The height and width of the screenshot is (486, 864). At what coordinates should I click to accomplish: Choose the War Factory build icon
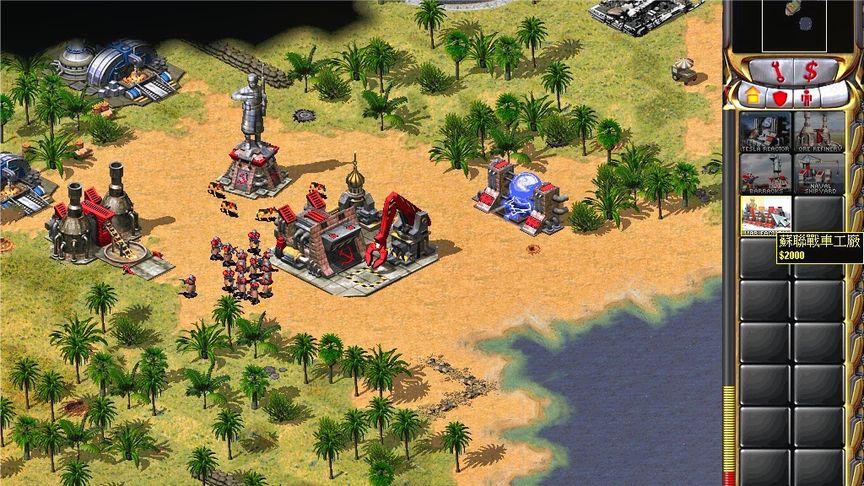coord(765,215)
